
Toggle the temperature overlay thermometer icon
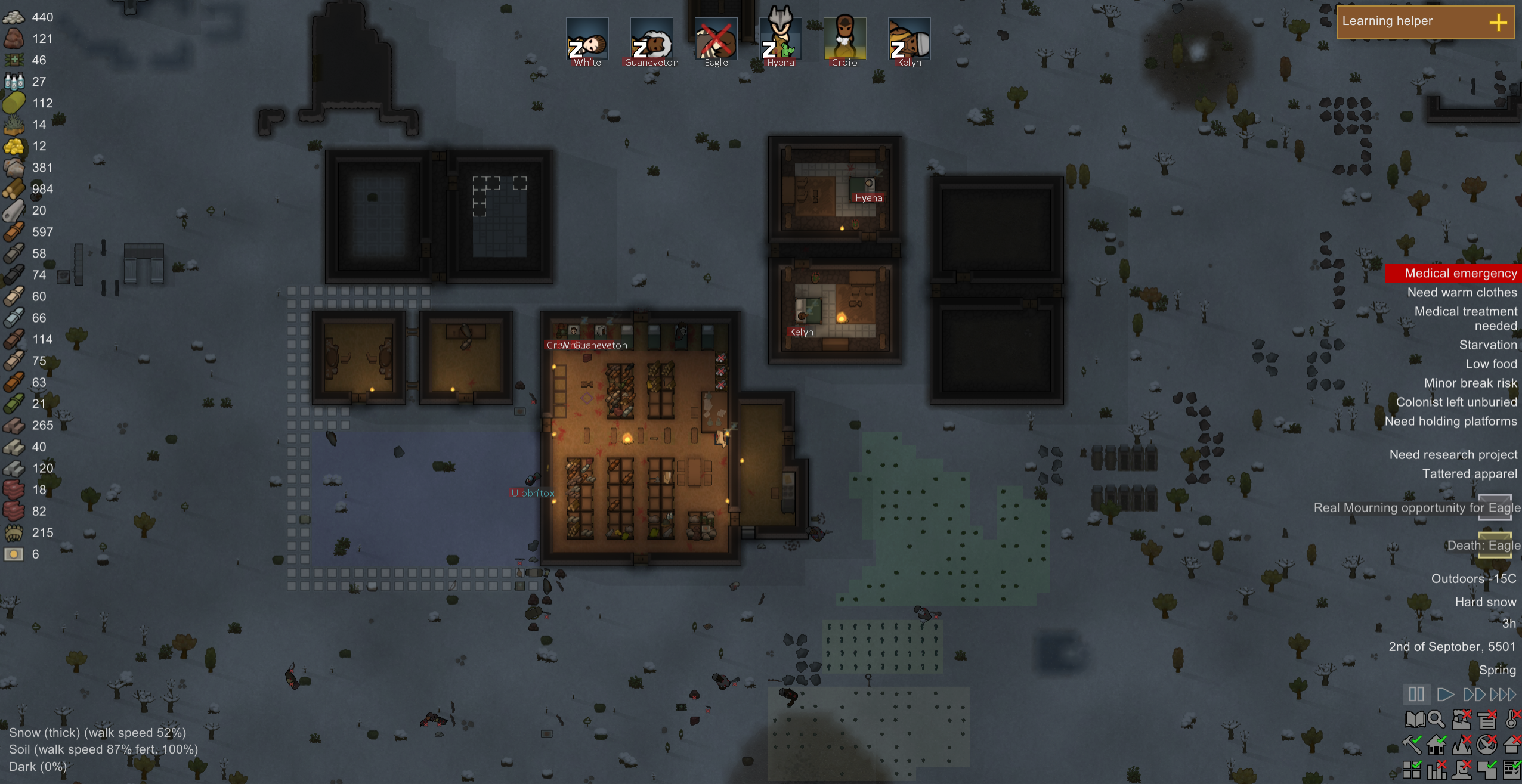(1512, 719)
